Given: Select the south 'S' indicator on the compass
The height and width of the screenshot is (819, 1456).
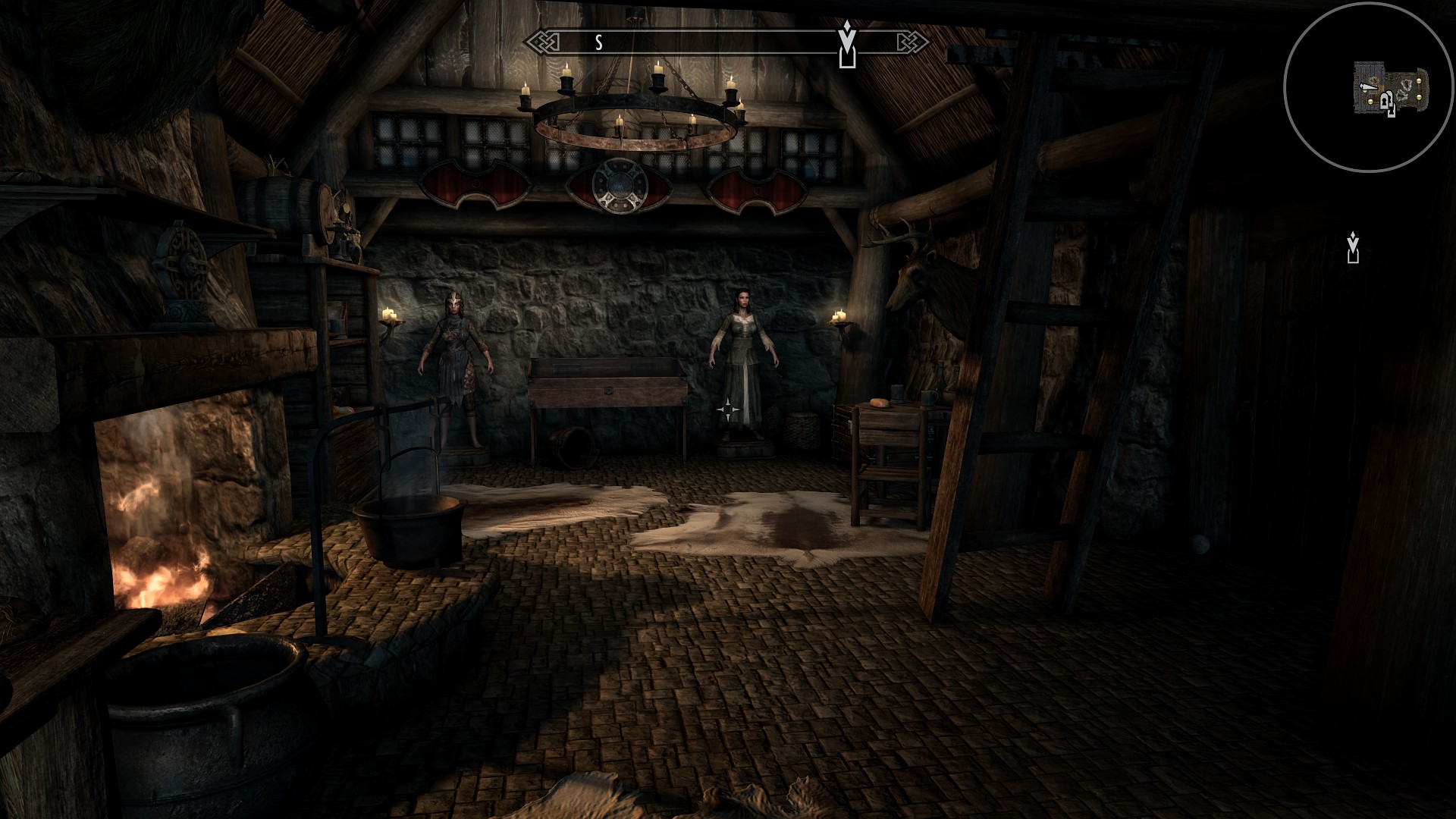Looking at the screenshot, I should click(598, 43).
